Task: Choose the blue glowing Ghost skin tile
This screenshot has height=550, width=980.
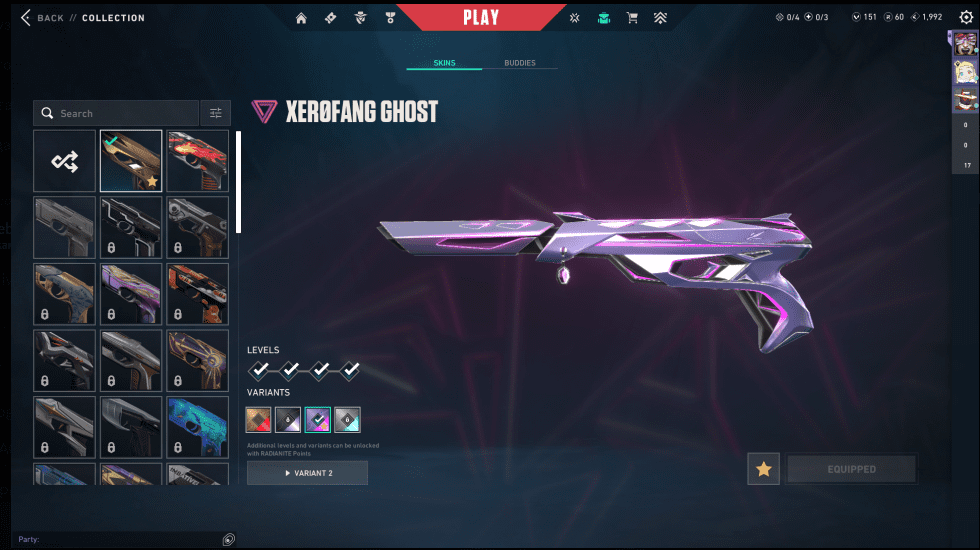Action: click(x=197, y=426)
